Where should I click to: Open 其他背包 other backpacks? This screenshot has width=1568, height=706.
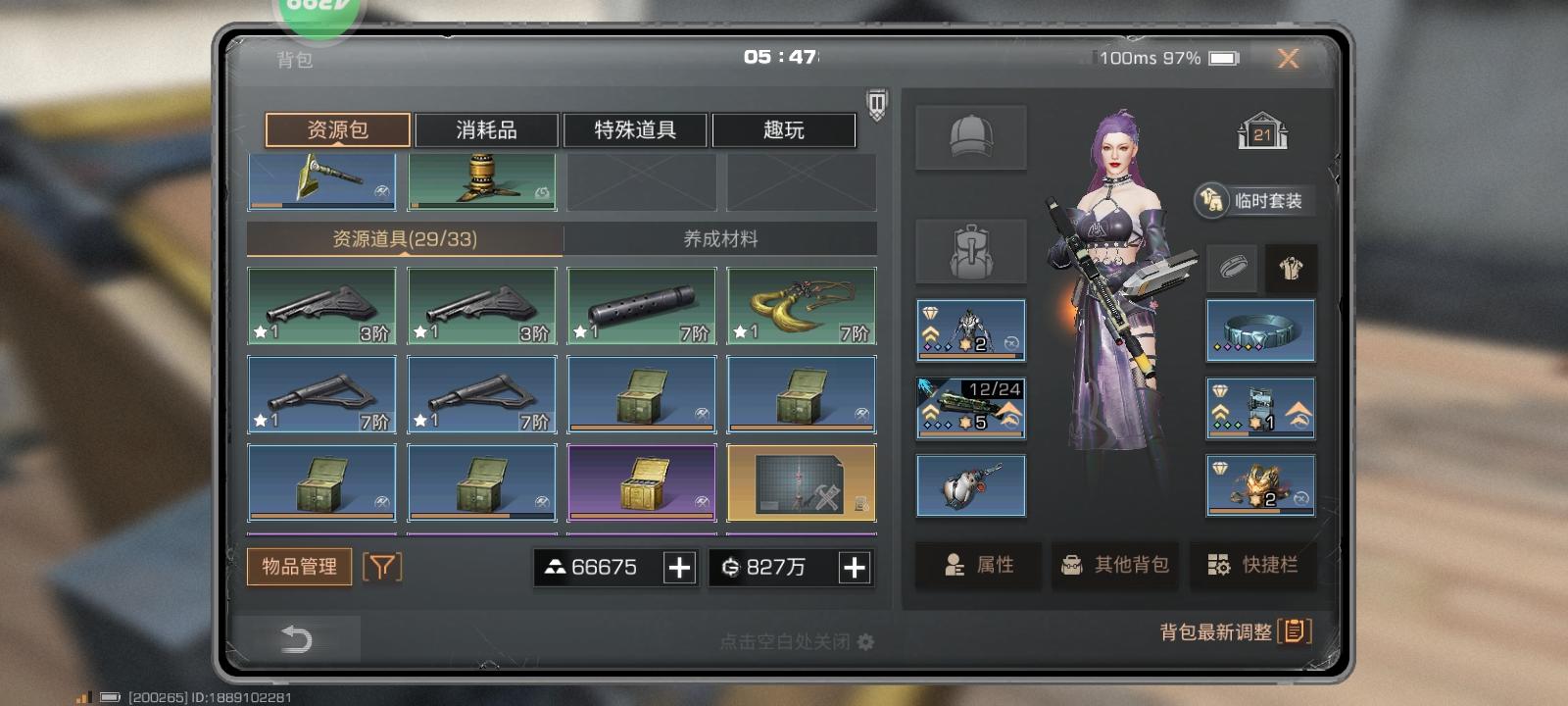click(x=1114, y=566)
